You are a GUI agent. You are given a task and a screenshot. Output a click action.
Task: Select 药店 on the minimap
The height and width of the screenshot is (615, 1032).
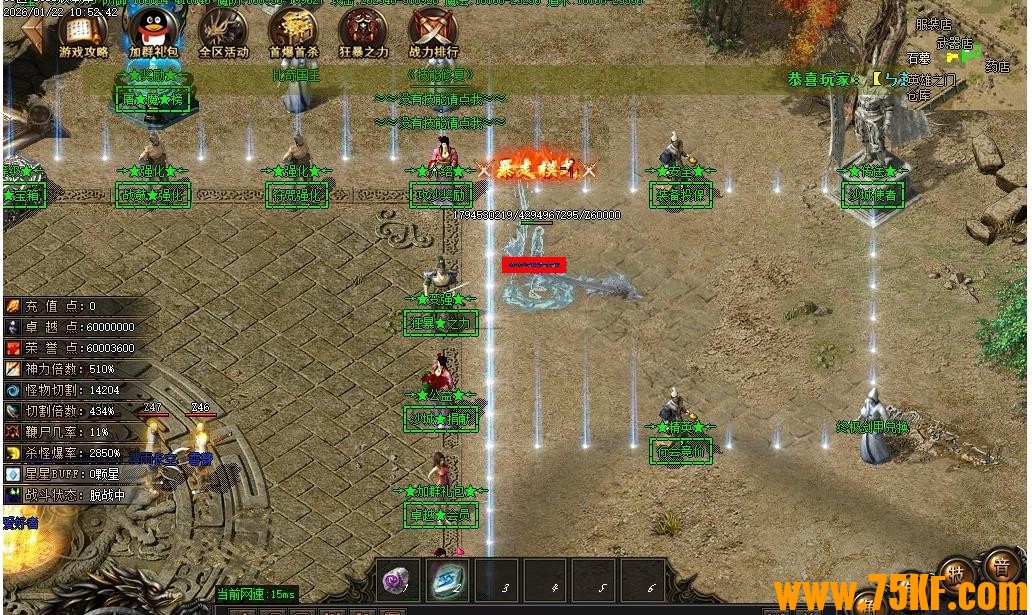[997, 67]
